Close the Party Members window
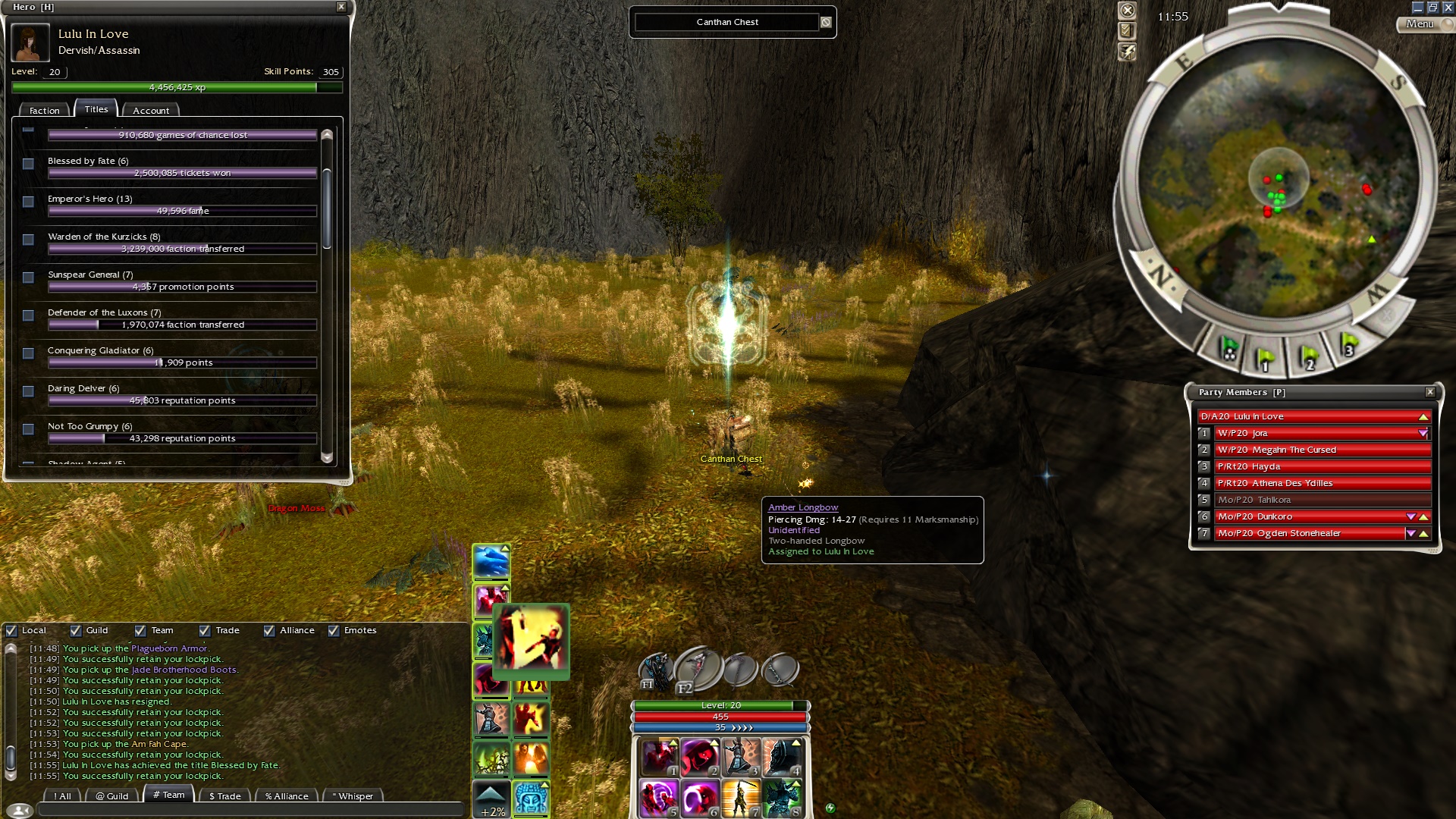Screen dimensions: 1456x819 [1430, 392]
